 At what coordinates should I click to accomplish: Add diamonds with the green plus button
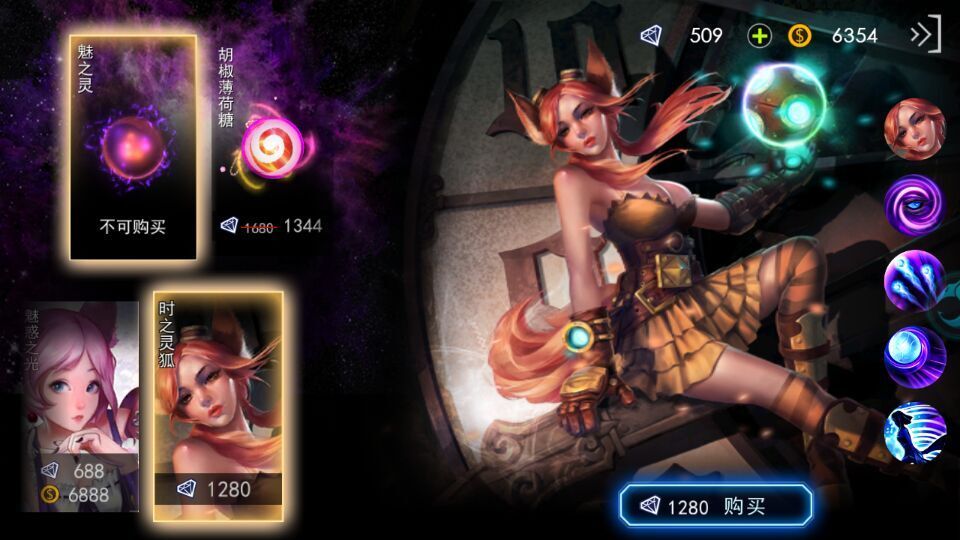(x=760, y=36)
